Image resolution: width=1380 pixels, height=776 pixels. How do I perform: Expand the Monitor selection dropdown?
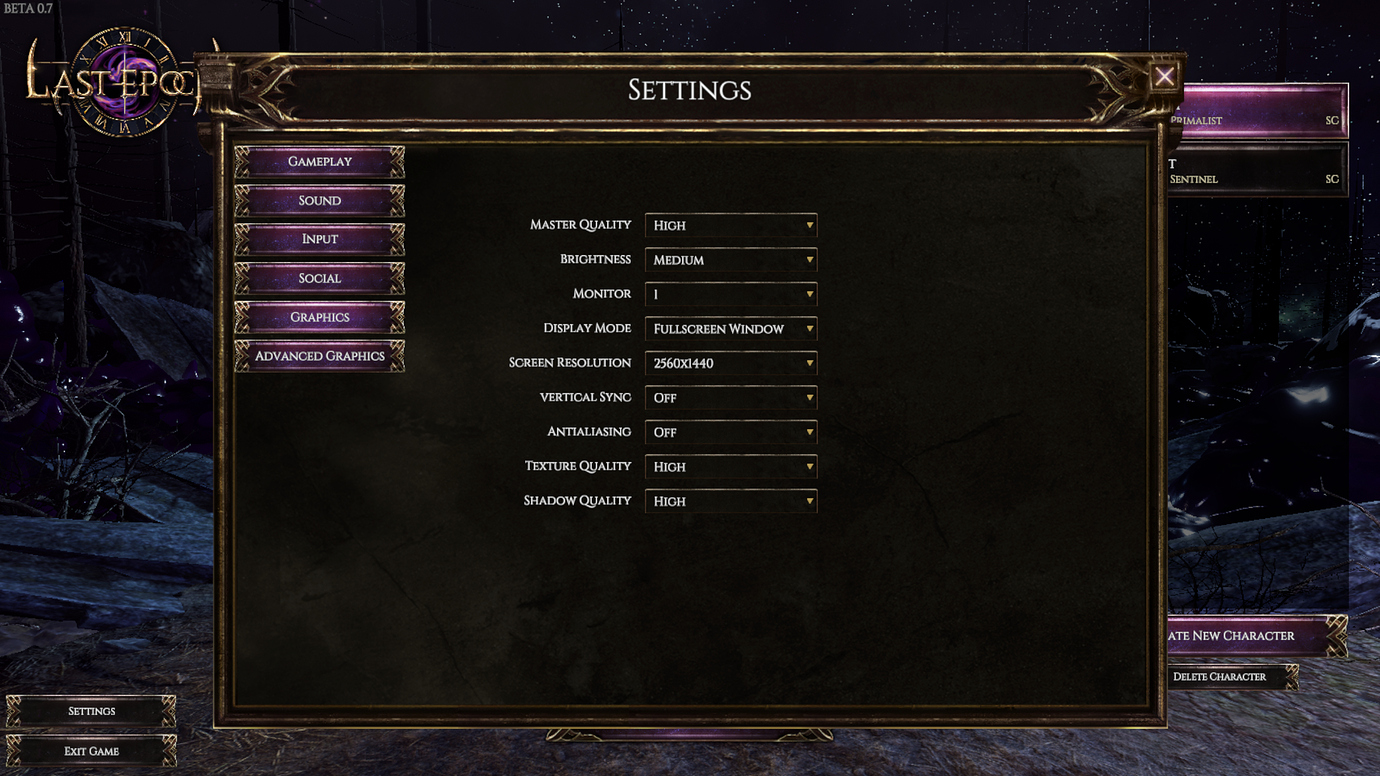(731, 294)
